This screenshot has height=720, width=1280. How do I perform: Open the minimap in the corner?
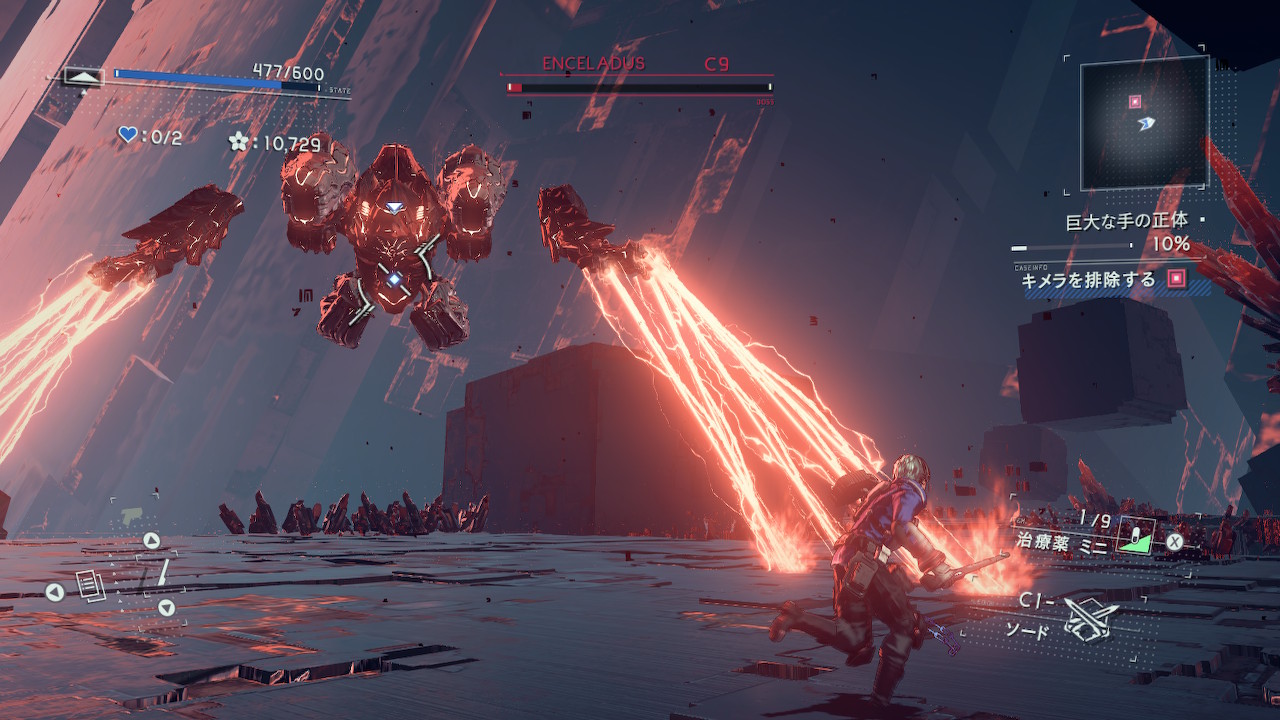1144,122
